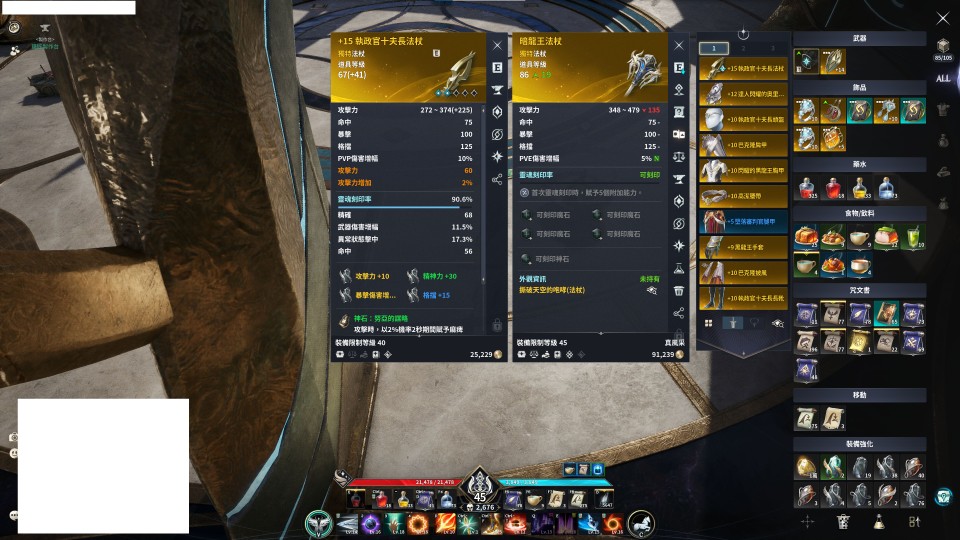Select the +9 黑龍王手套 gloves row
Viewport: 960px width, 540px height.
(x=745, y=246)
